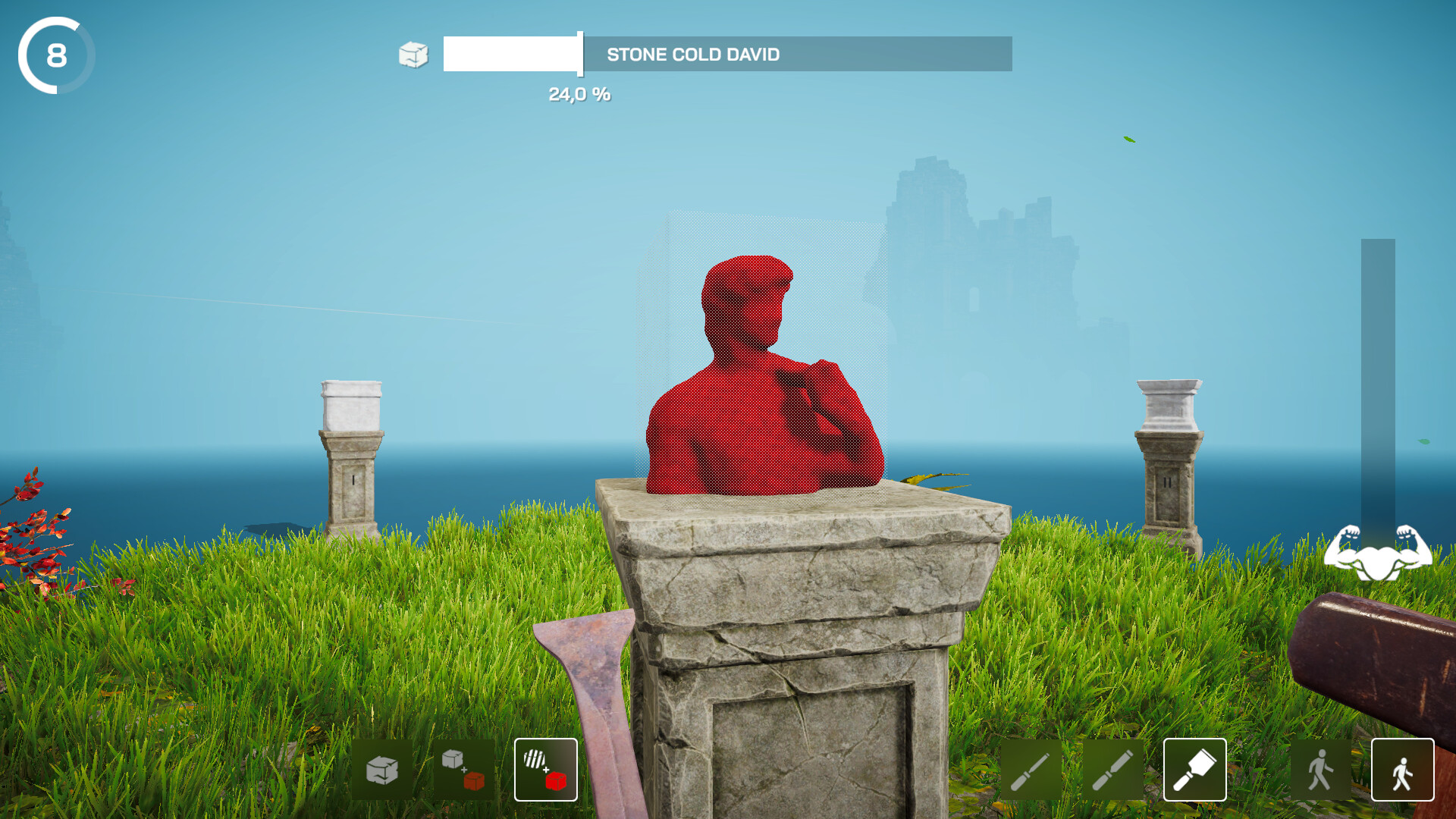1456x819 pixels.
Task: Select the flat scraper chisel tool
Action: 1196,770
